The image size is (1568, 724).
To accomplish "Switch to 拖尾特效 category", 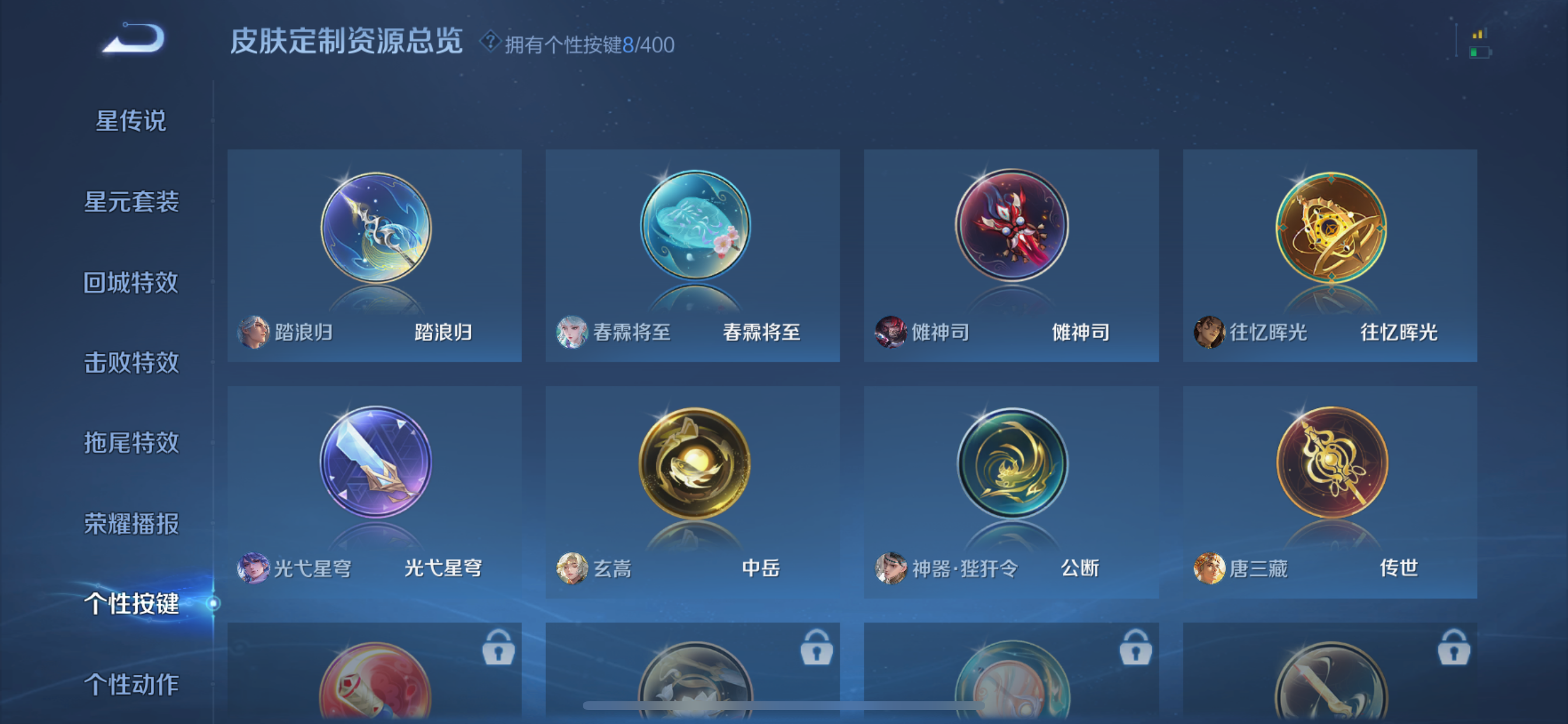I will [x=131, y=443].
